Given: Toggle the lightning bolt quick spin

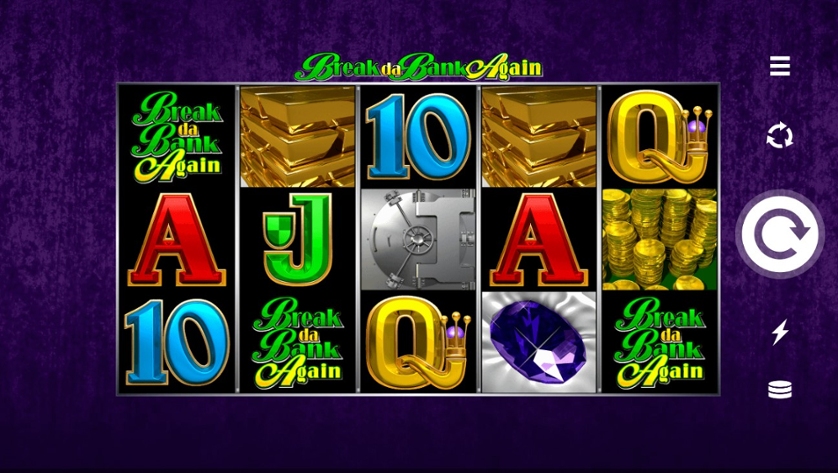Looking at the screenshot, I should point(780,332).
